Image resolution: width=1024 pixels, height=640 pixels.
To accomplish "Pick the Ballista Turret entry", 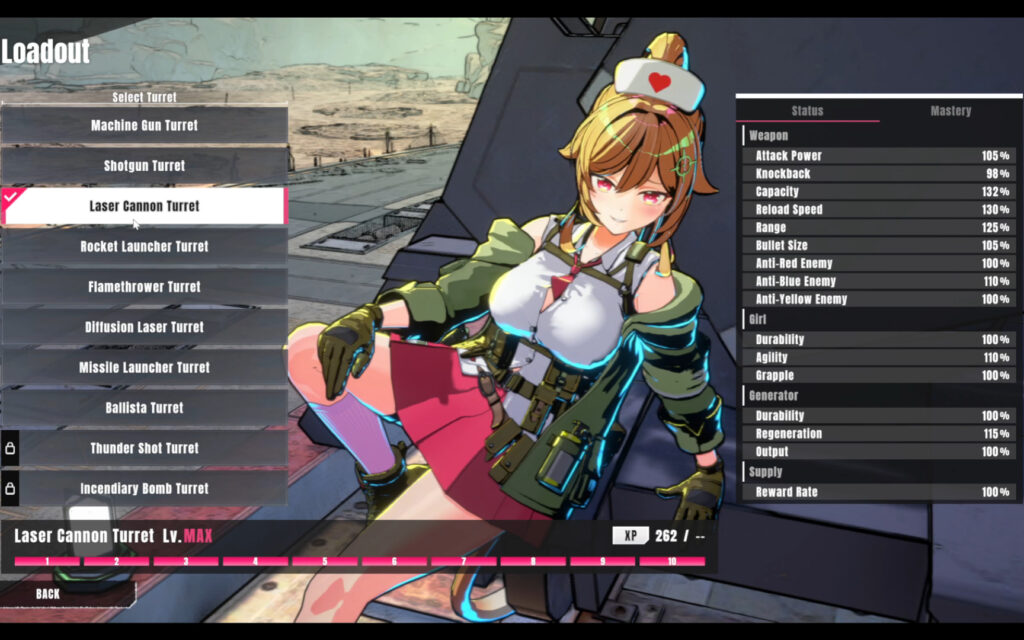I will 144,408.
